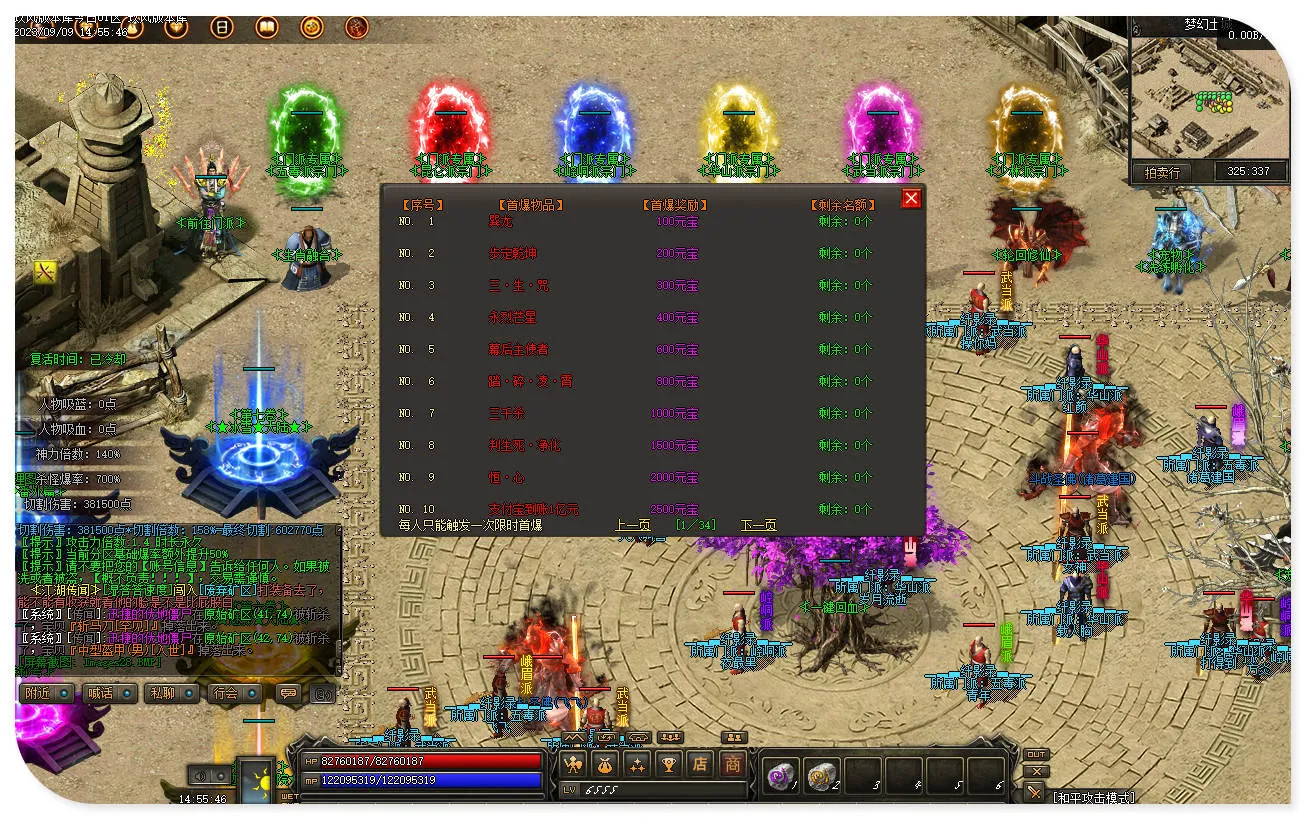Open the 日 daily icon in top bar
The height and width of the screenshot is (819, 1306).
coord(222,27)
